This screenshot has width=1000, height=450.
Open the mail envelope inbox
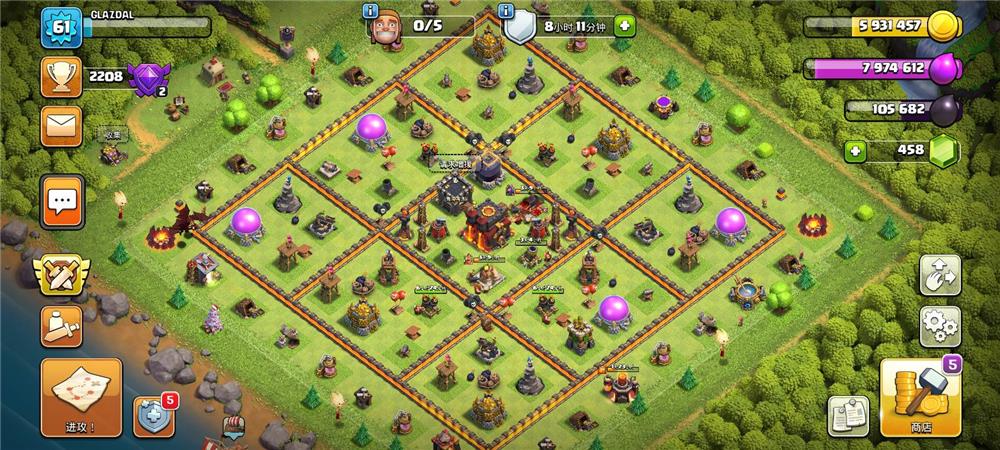click(x=61, y=127)
